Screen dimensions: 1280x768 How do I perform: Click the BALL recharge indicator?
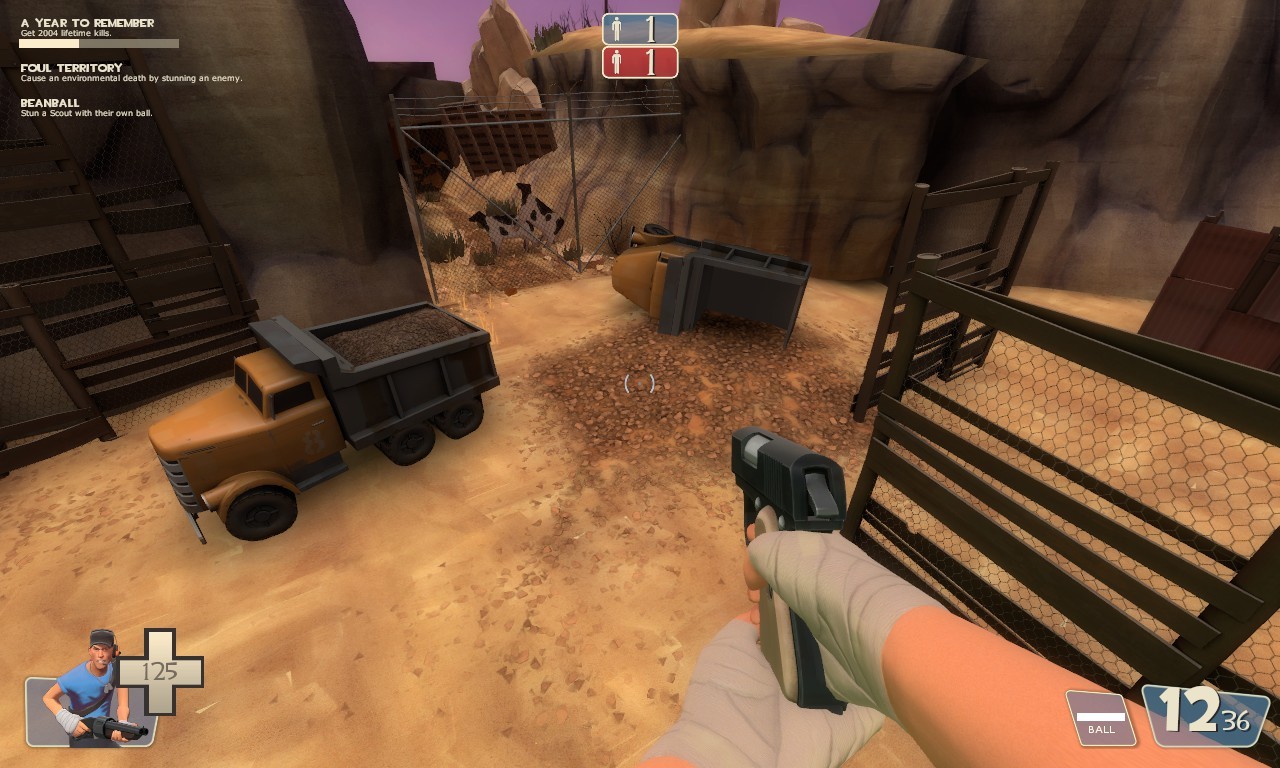point(1100,718)
